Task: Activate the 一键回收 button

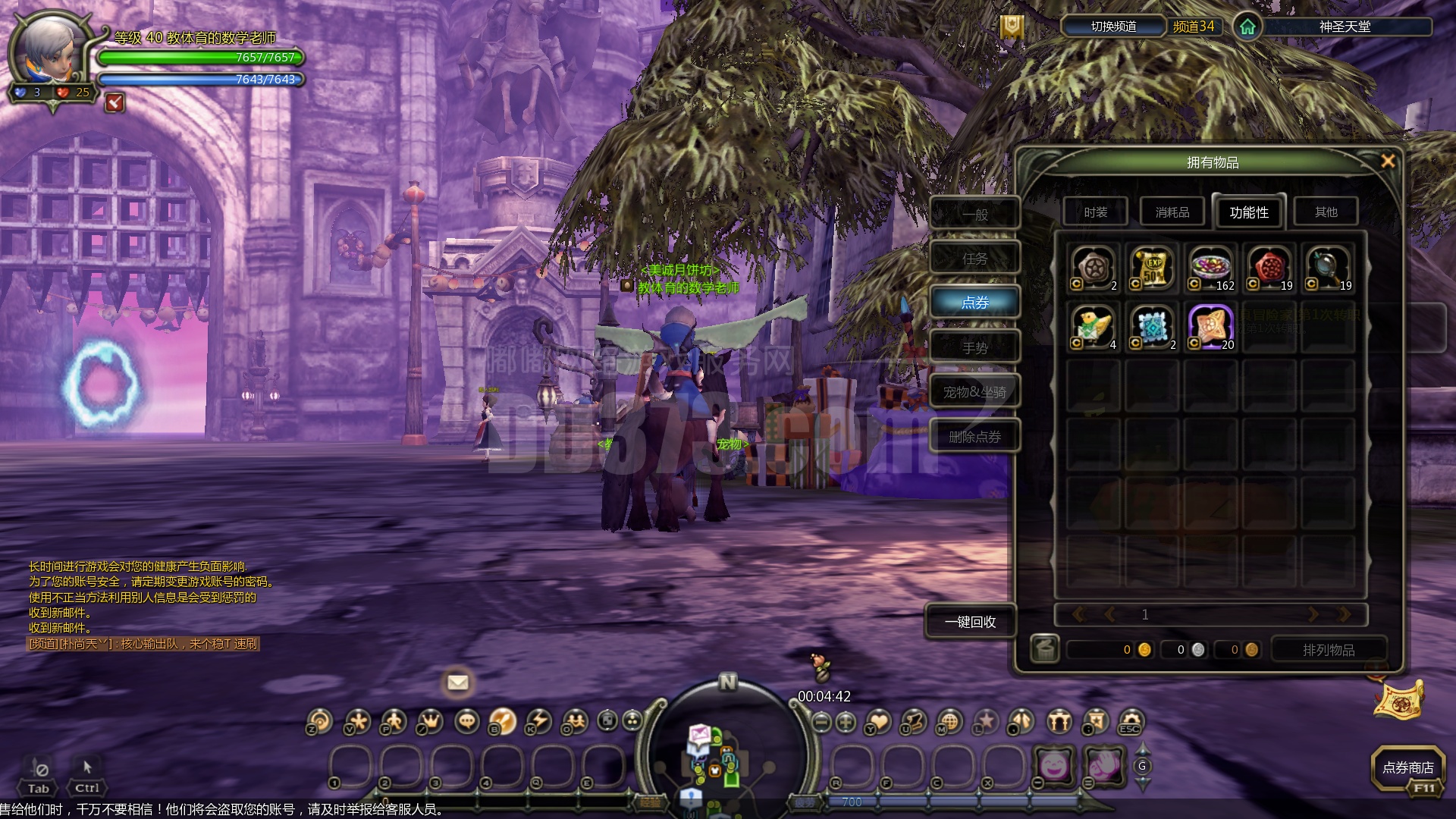Action: coord(970,622)
